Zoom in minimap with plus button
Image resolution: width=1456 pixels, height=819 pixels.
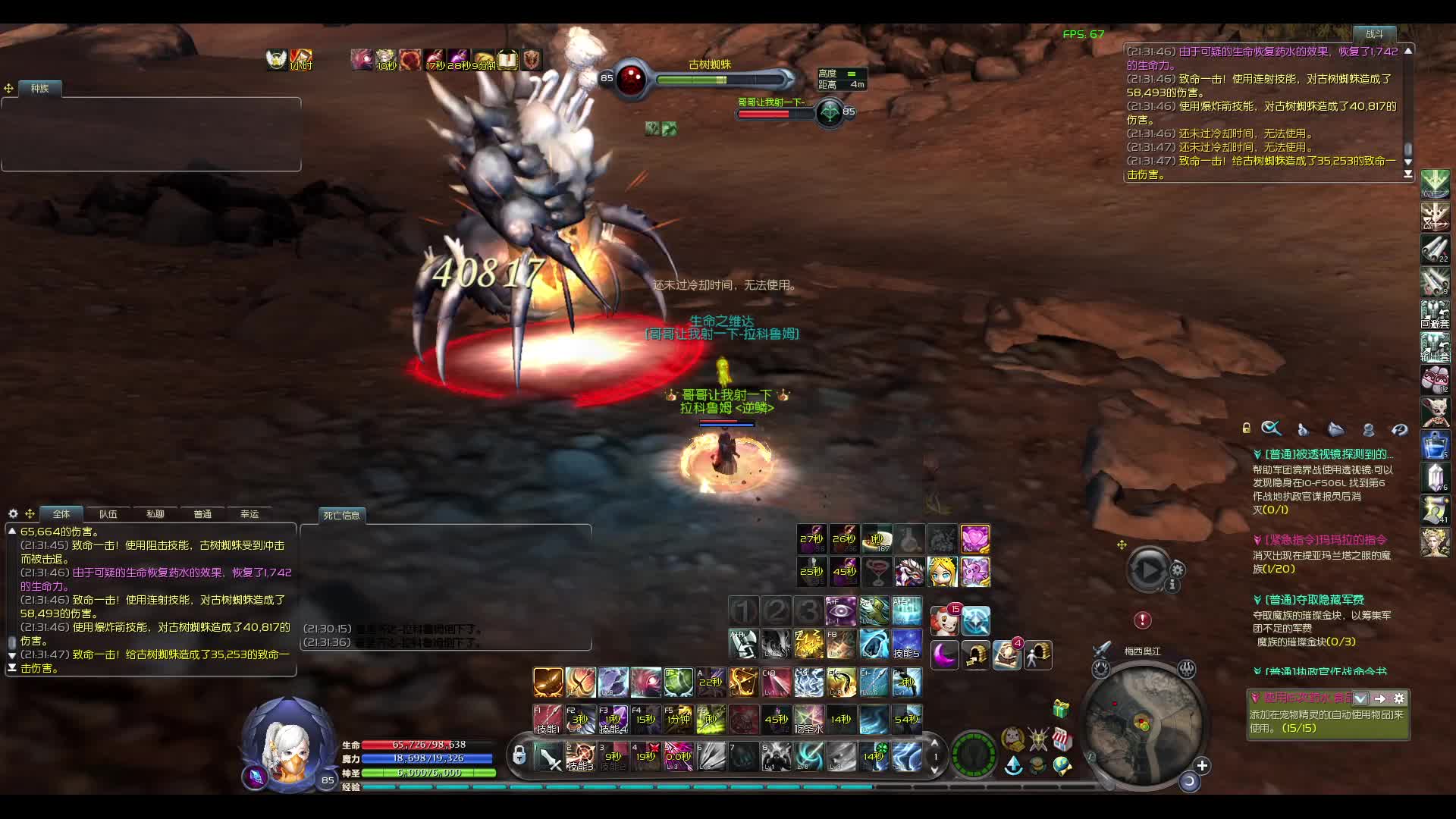coord(1202,765)
